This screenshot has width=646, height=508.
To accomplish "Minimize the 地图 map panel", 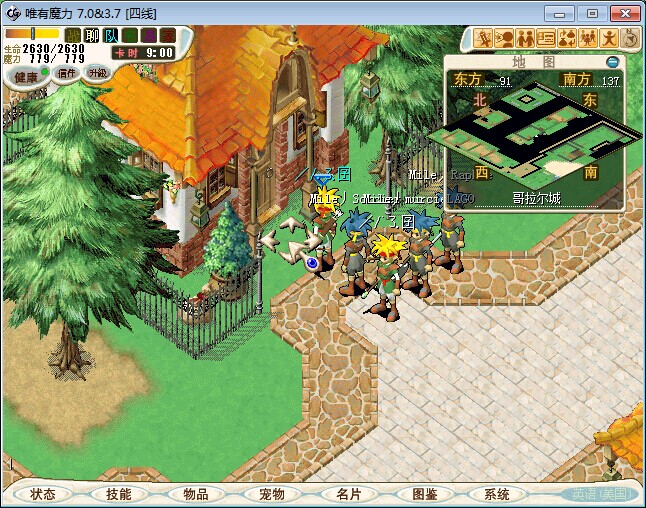I will [x=613, y=62].
